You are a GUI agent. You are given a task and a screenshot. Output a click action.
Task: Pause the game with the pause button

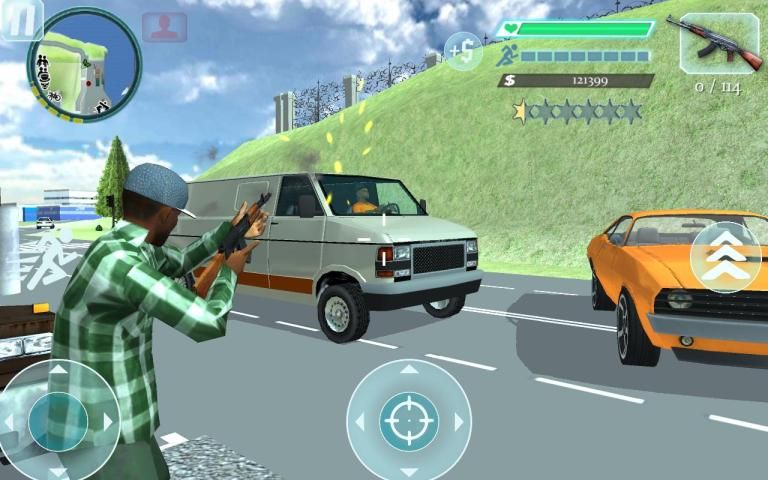tap(21, 19)
